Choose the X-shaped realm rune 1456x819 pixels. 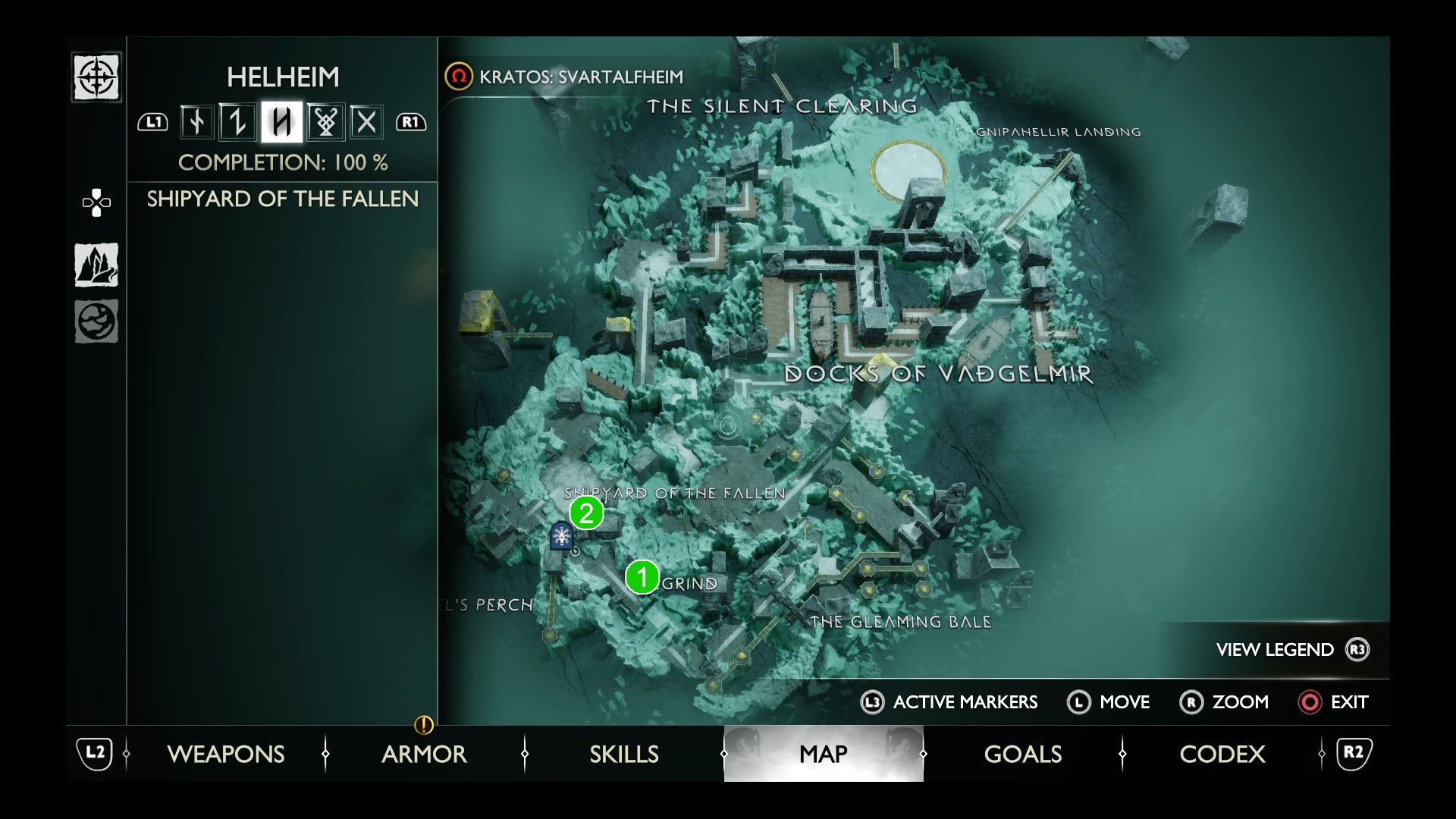coord(366,122)
